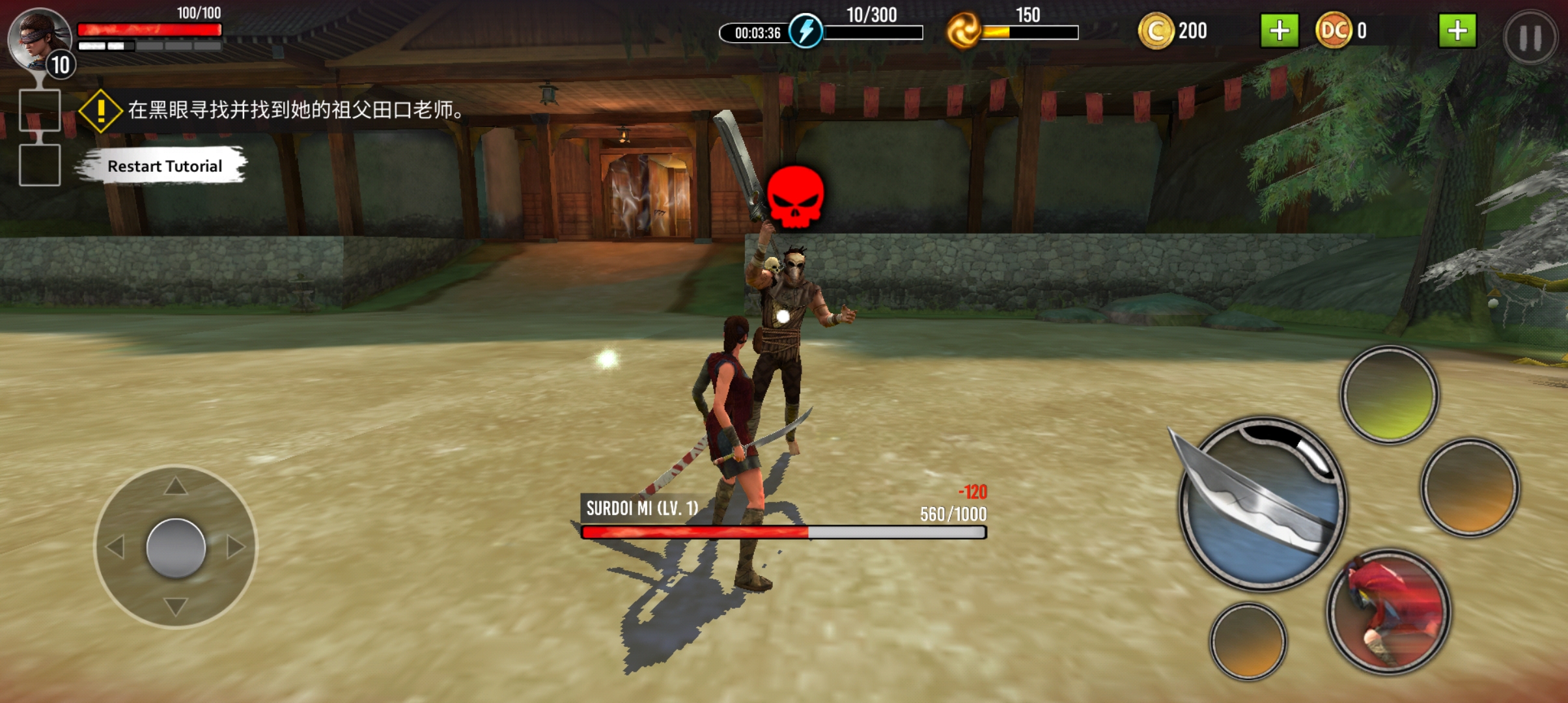Add more DC currency with the plus button
The height and width of the screenshot is (703, 1568).
coord(1457,31)
